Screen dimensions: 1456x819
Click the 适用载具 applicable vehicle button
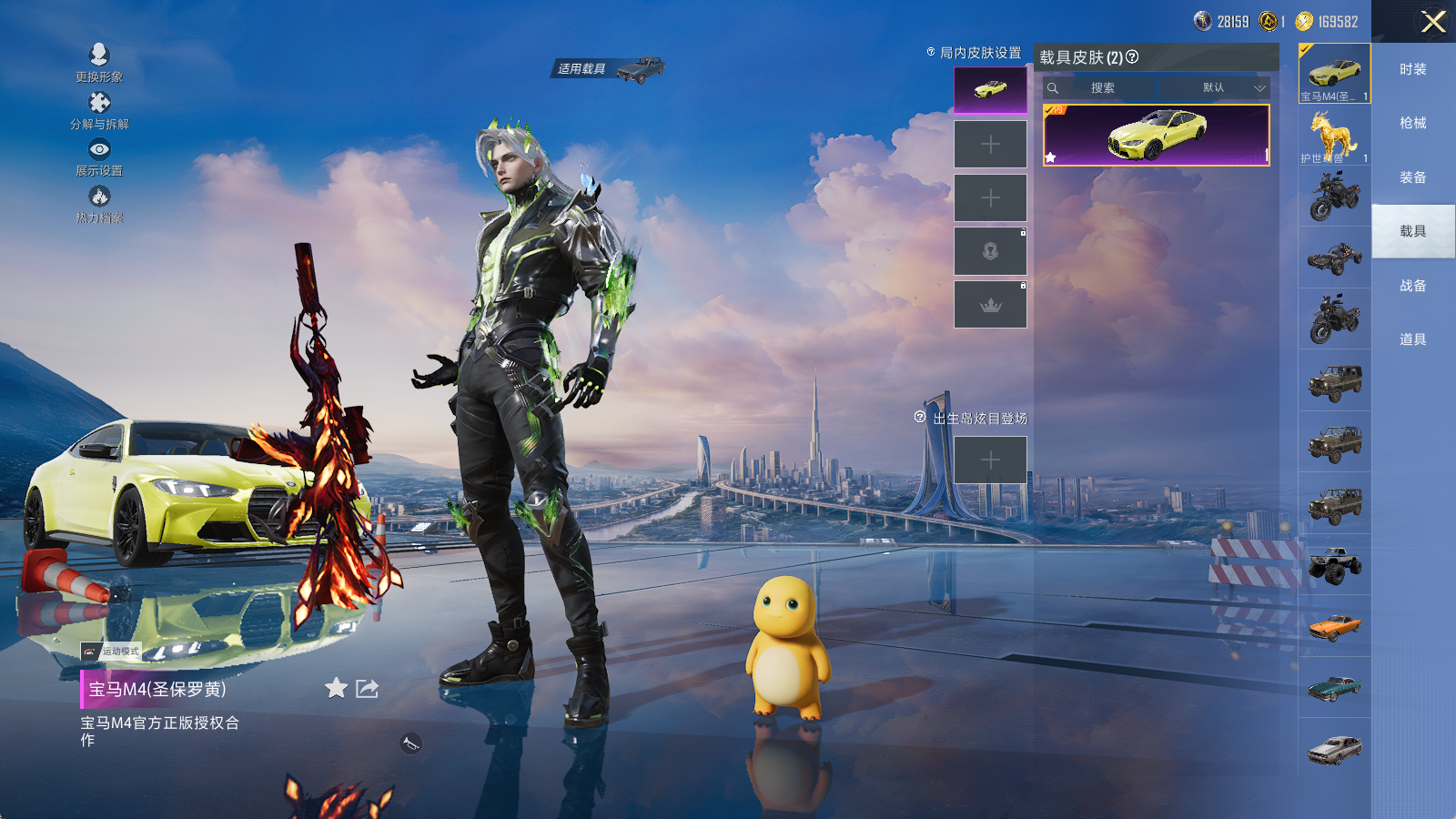click(608, 69)
